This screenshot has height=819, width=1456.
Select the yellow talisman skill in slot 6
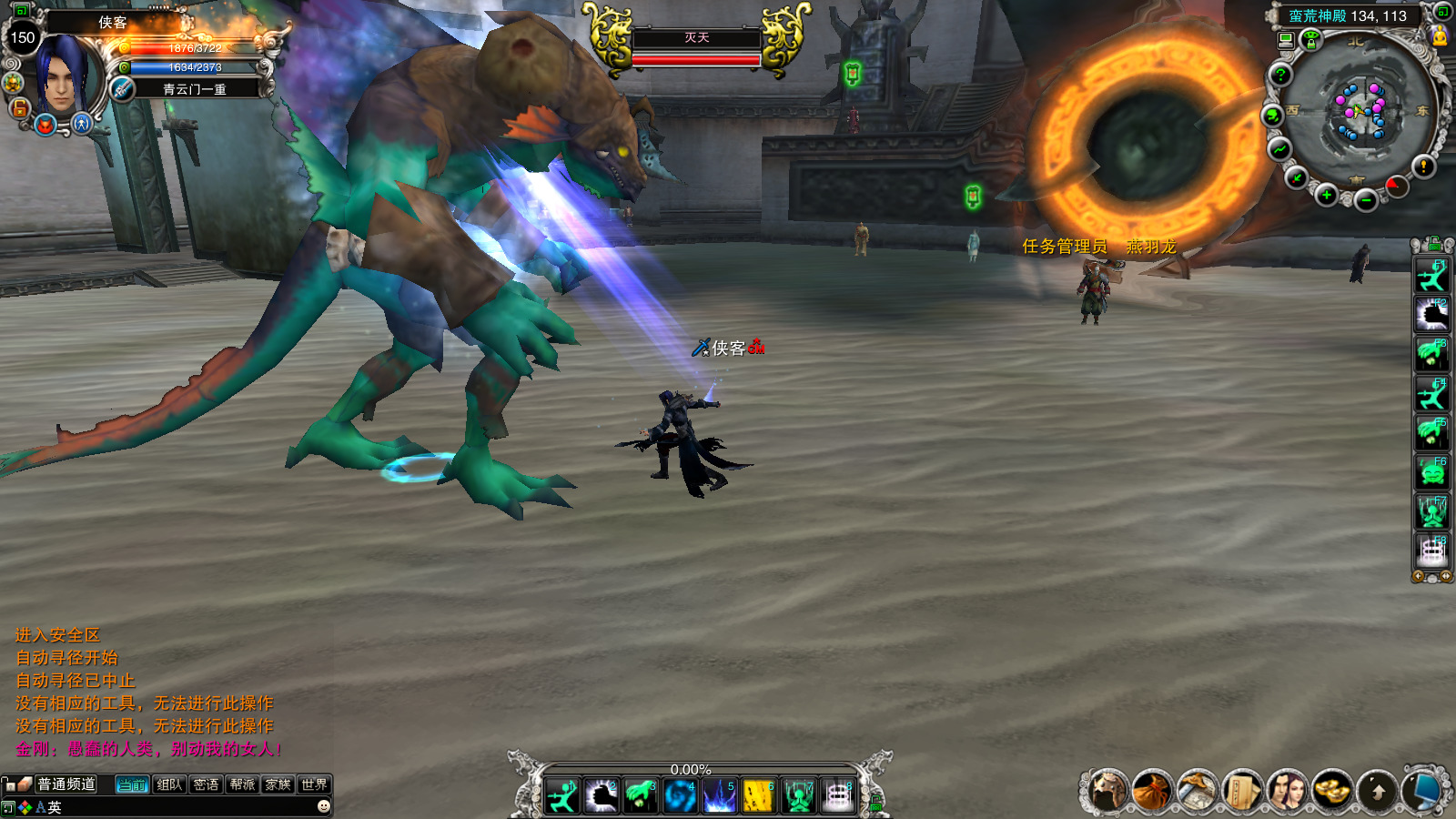coord(758,797)
